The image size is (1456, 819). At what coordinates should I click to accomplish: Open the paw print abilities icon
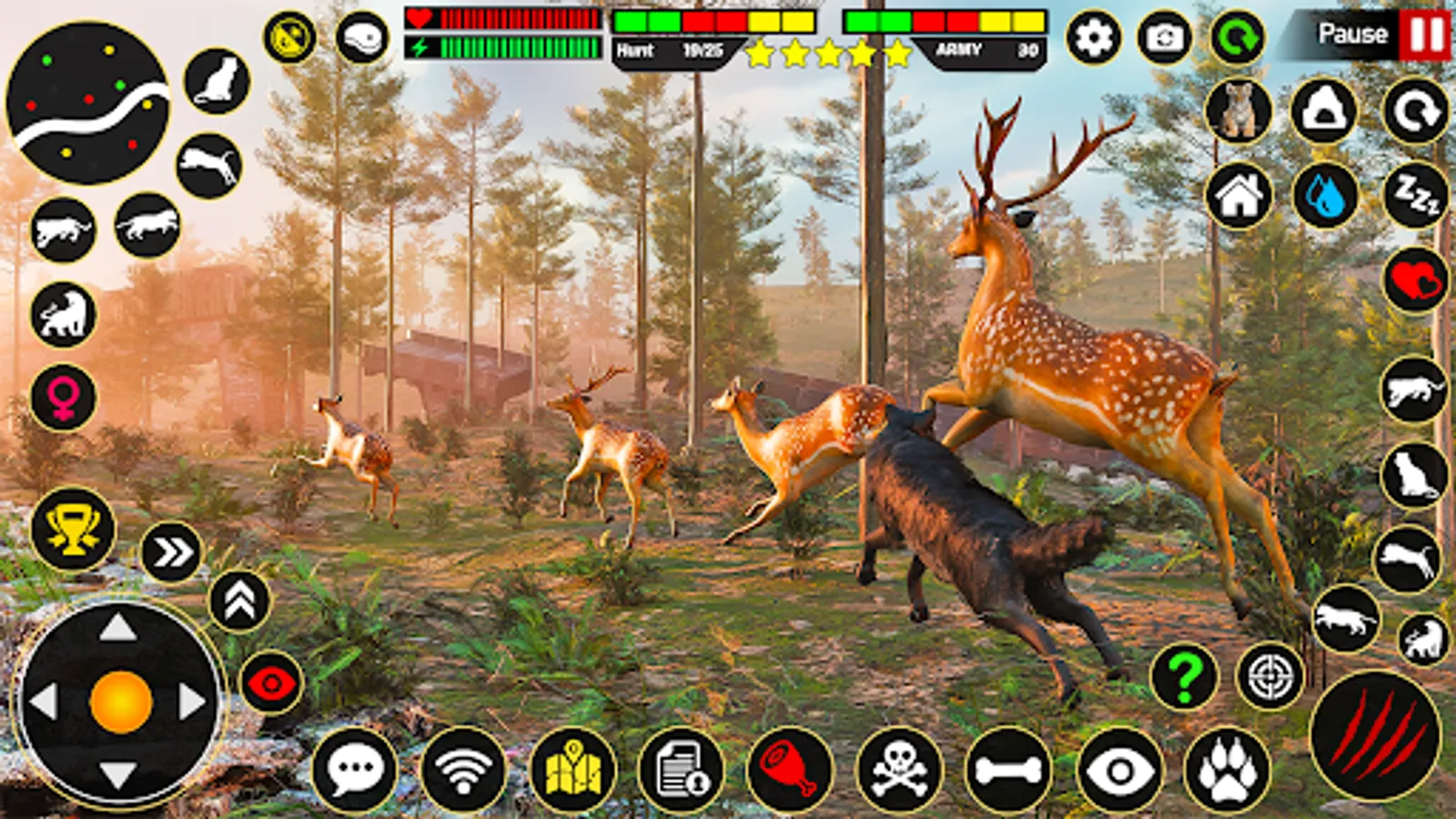[x=1228, y=767]
